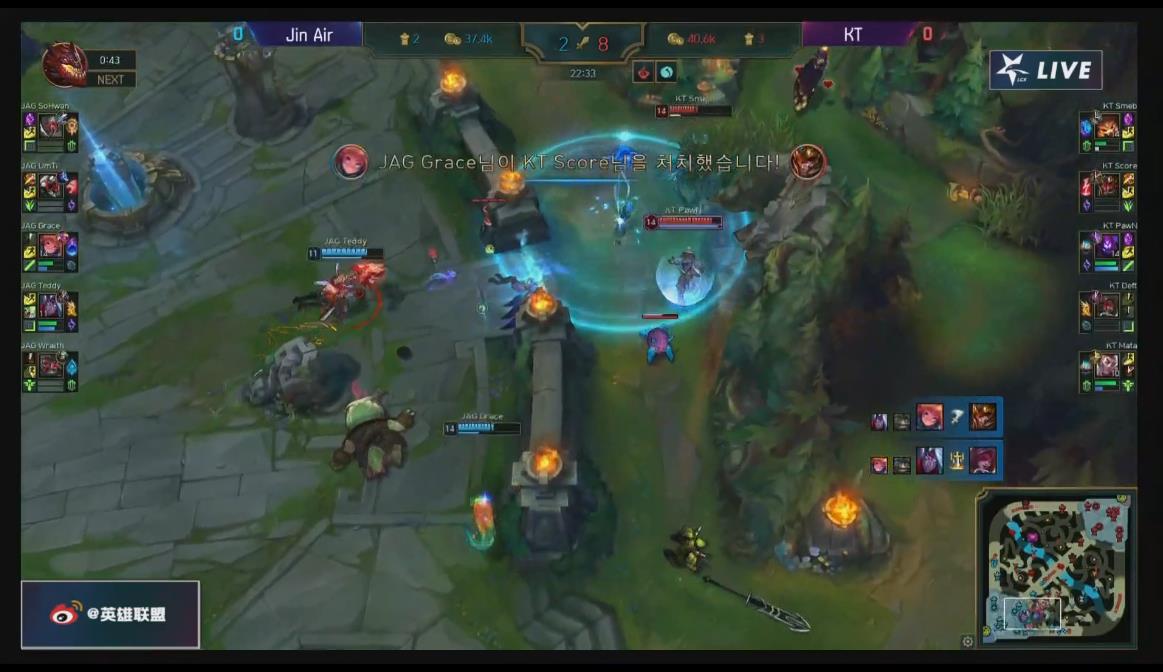Click the red dragon next-spawn timer icon
The height and width of the screenshot is (672, 1163).
pos(63,66)
